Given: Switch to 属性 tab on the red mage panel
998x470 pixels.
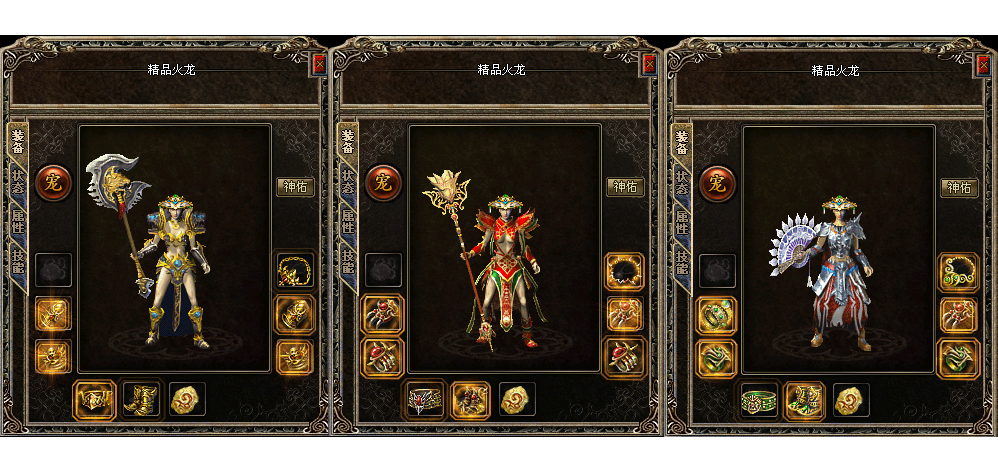Looking at the screenshot, I should (x=348, y=222).
